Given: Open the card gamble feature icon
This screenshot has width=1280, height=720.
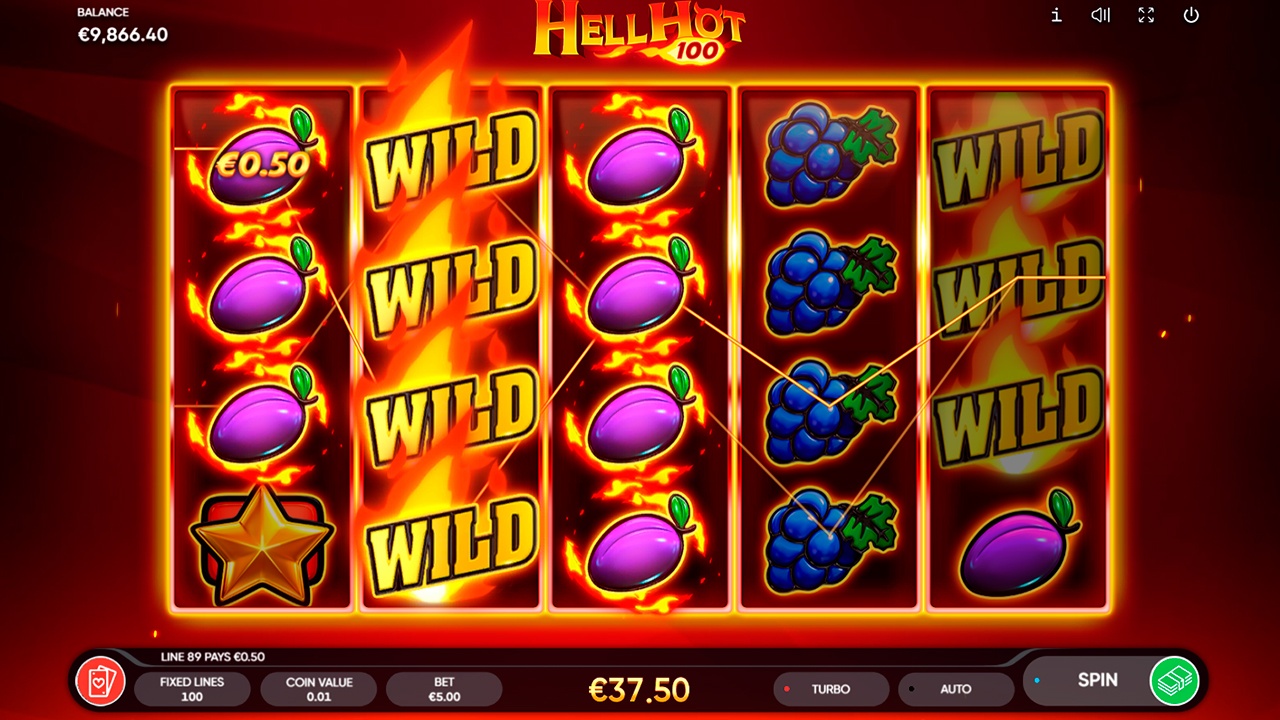Looking at the screenshot, I should coord(101,682).
